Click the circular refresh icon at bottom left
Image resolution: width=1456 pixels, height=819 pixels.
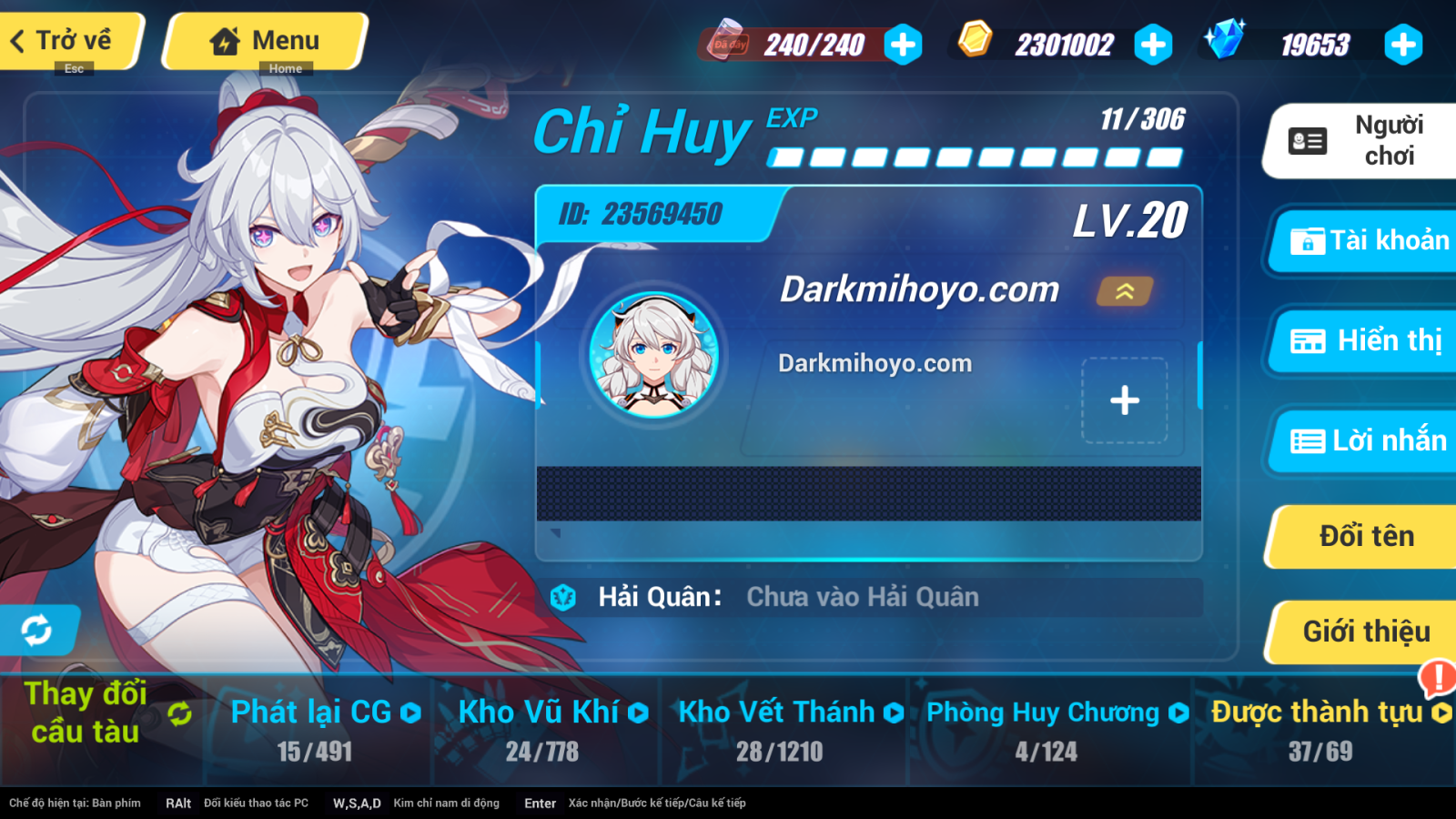tap(38, 629)
